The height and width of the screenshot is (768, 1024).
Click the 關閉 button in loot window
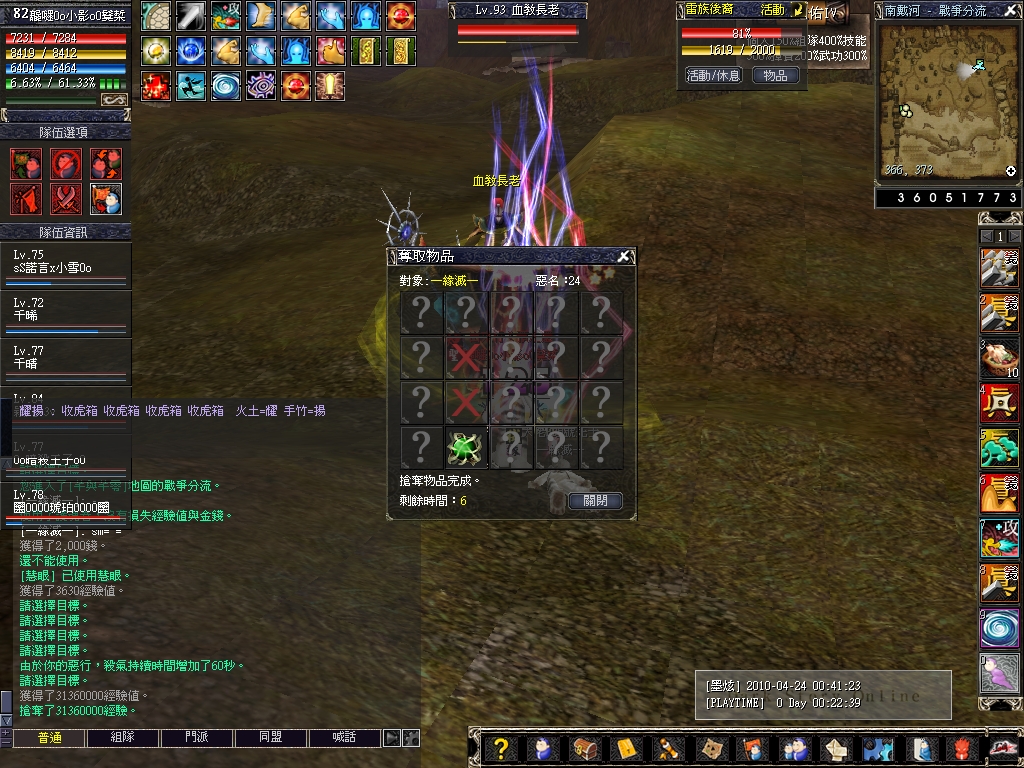pyautogui.click(x=595, y=501)
